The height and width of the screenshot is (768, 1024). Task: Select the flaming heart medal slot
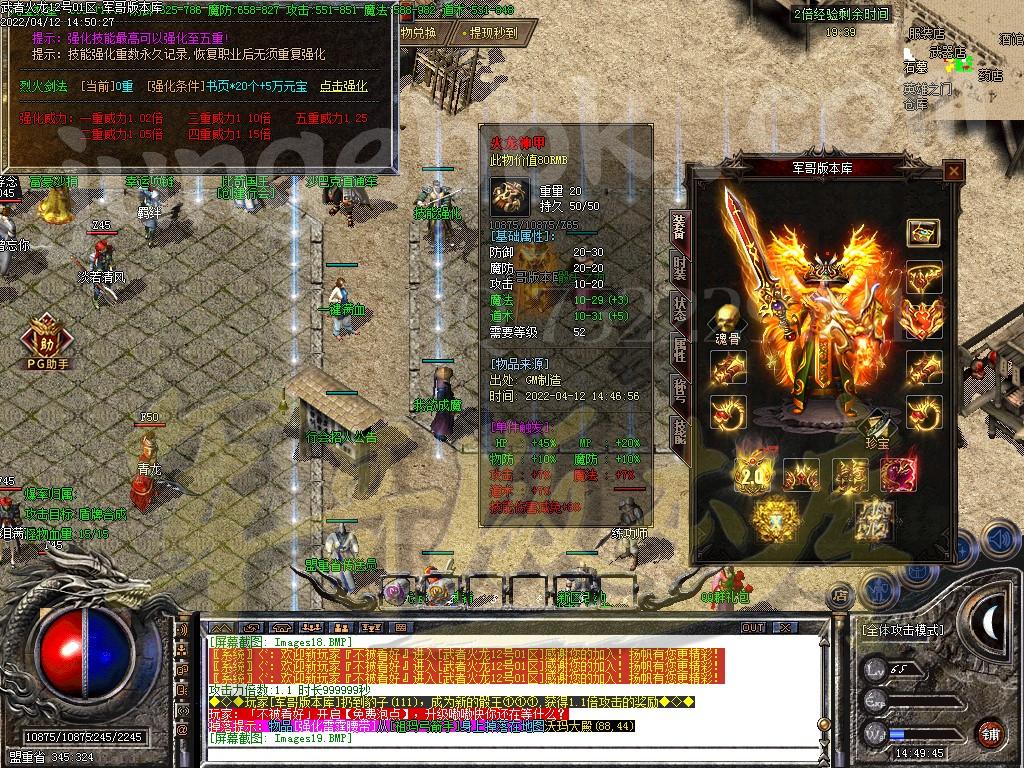(922, 320)
